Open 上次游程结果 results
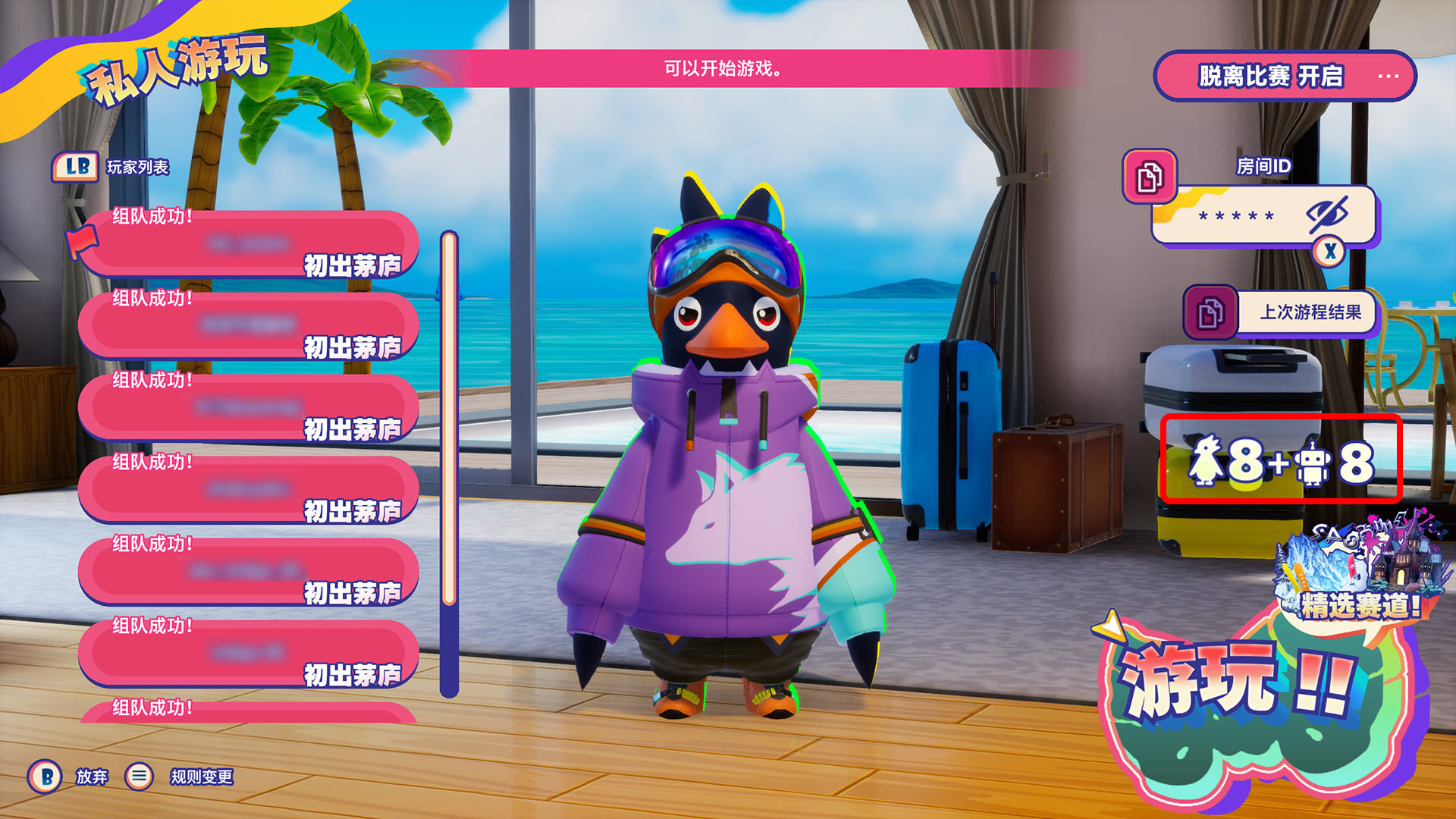 point(1310,312)
